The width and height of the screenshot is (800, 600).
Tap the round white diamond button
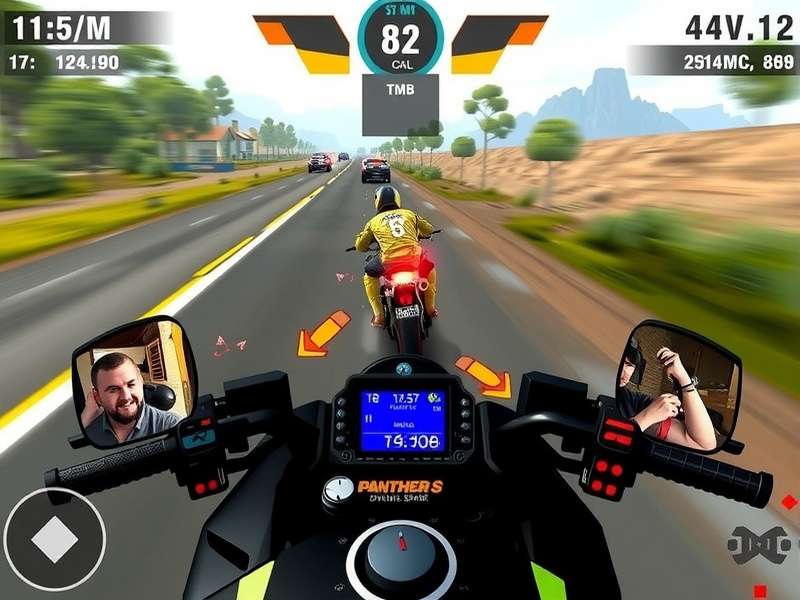(54, 540)
